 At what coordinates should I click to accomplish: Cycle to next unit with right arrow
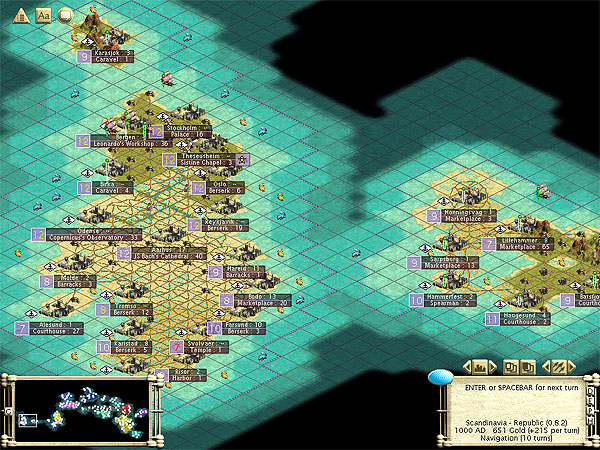pyautogui.click(x=572, y=366)
